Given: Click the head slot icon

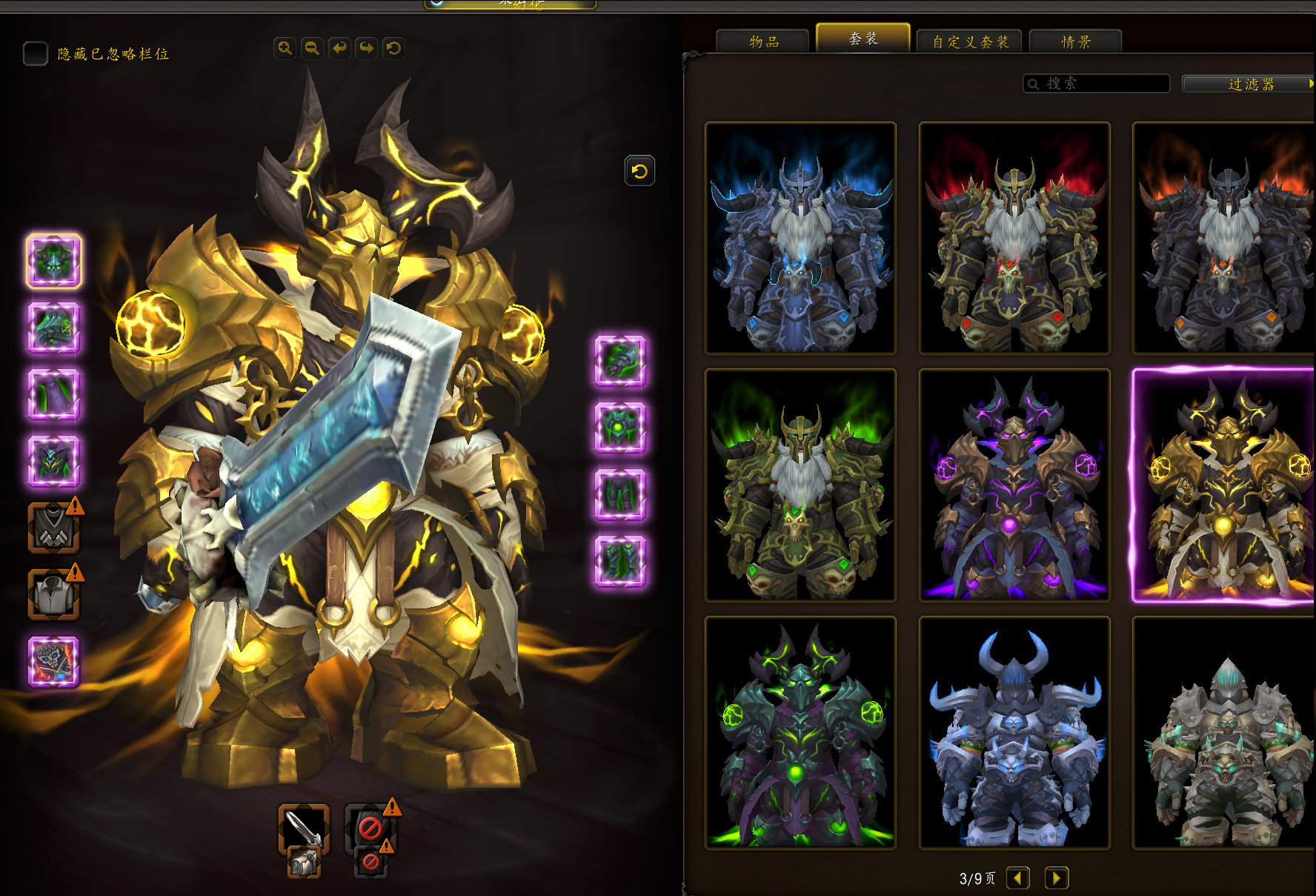Looking at the screenshot, I should [x=54, y=261].
